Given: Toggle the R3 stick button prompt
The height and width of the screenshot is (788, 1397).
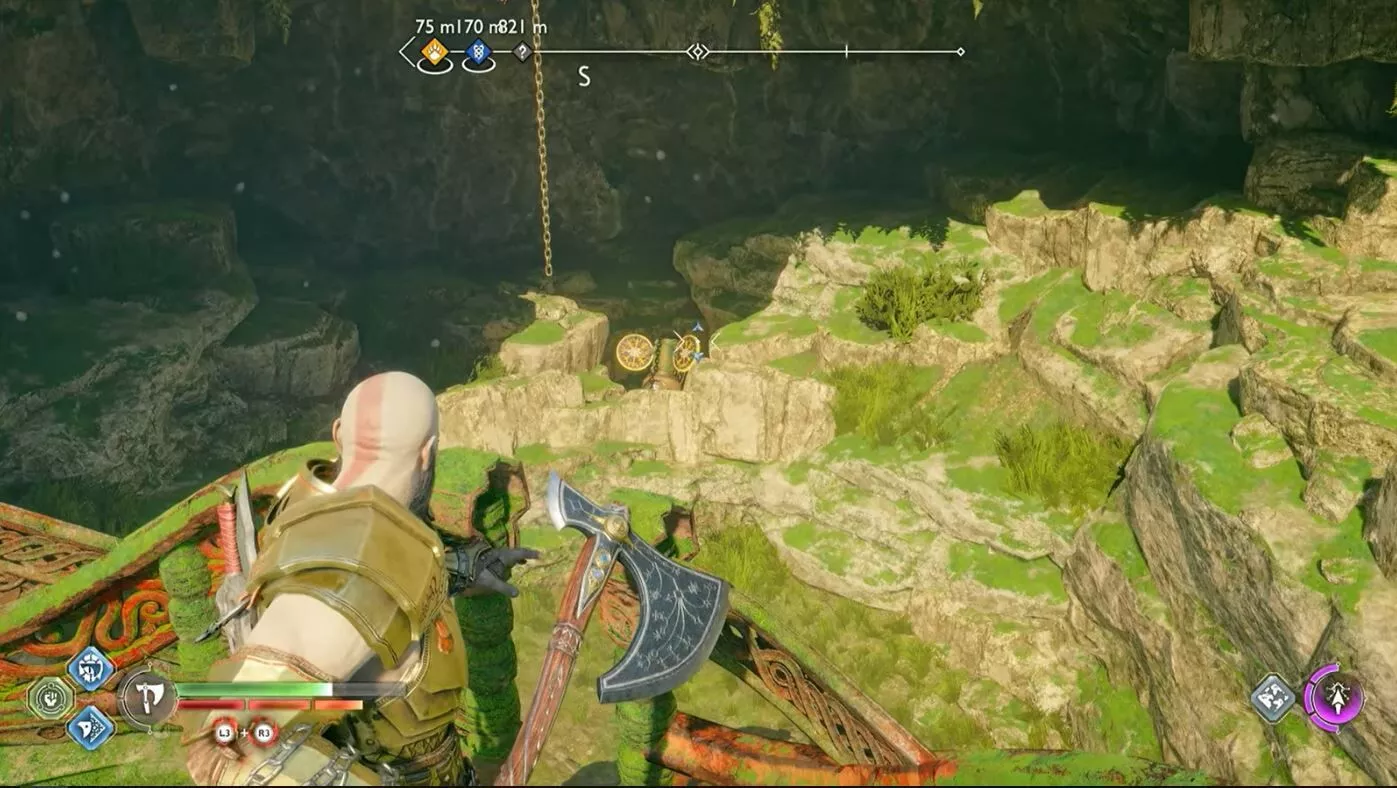Looking at the screenshot, I should pyautogui.click(x=264, y=732).
